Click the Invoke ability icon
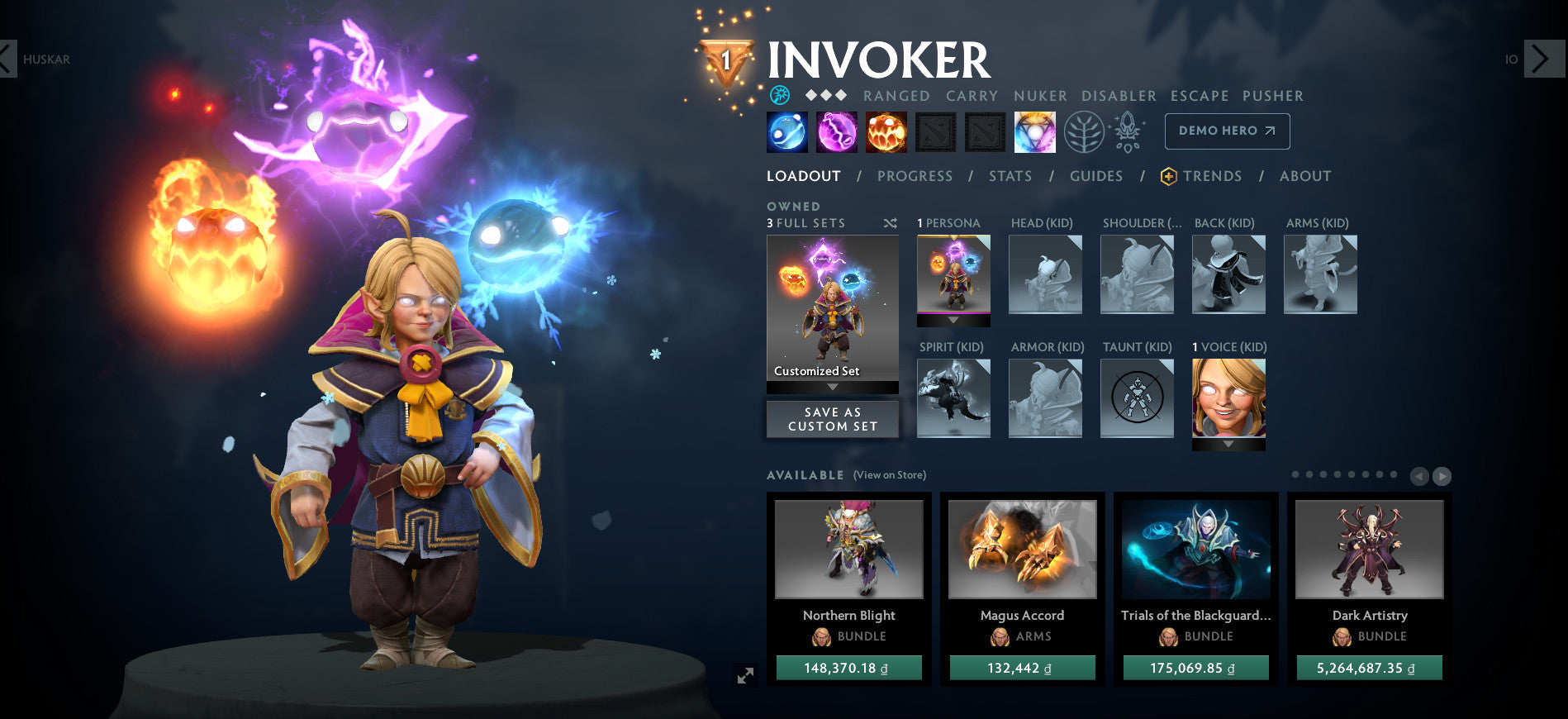Viewport: 1568px width, 719px height. coord(1033,132)
